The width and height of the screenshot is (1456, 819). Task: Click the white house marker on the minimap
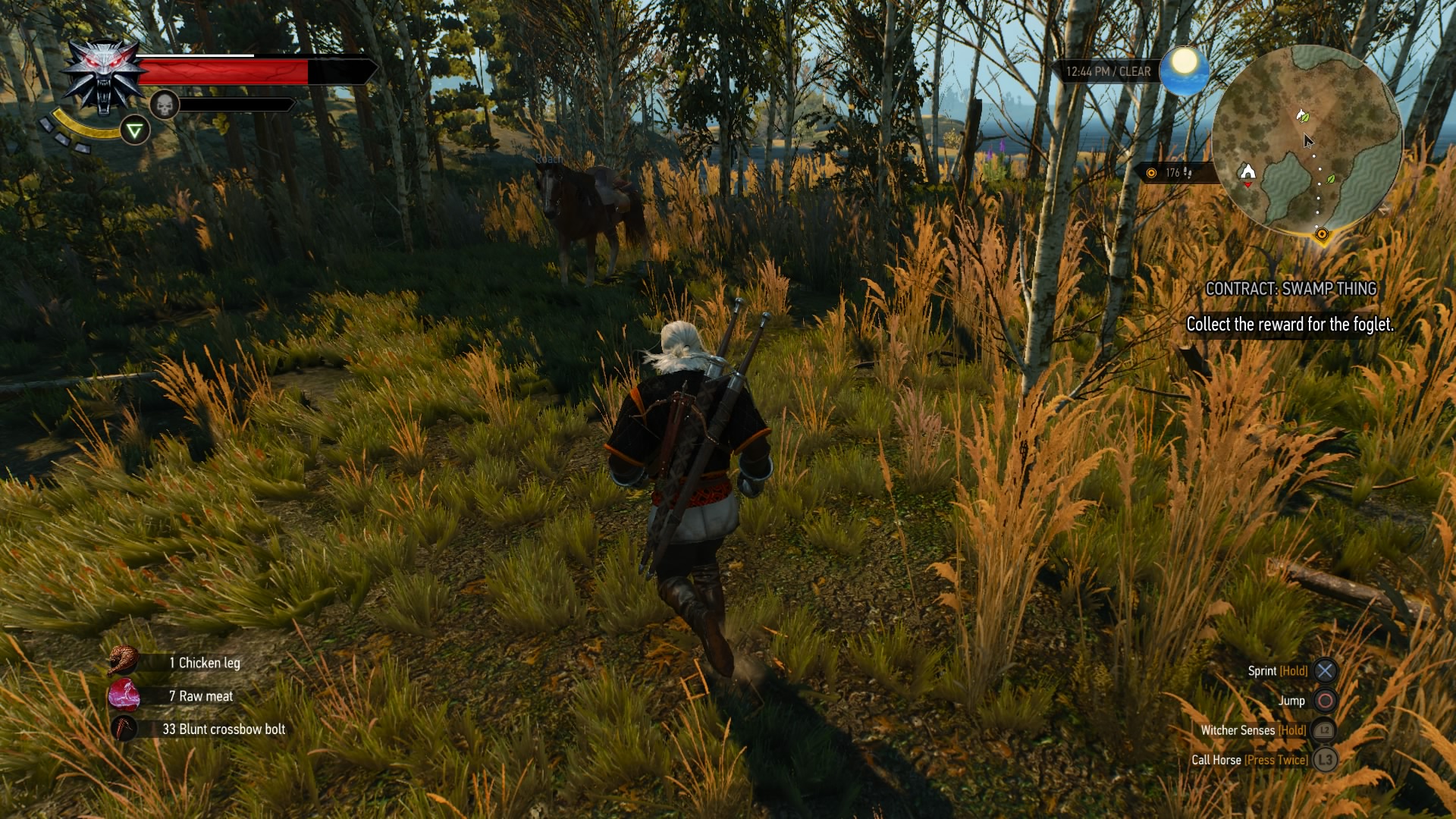click(1247, 171)
